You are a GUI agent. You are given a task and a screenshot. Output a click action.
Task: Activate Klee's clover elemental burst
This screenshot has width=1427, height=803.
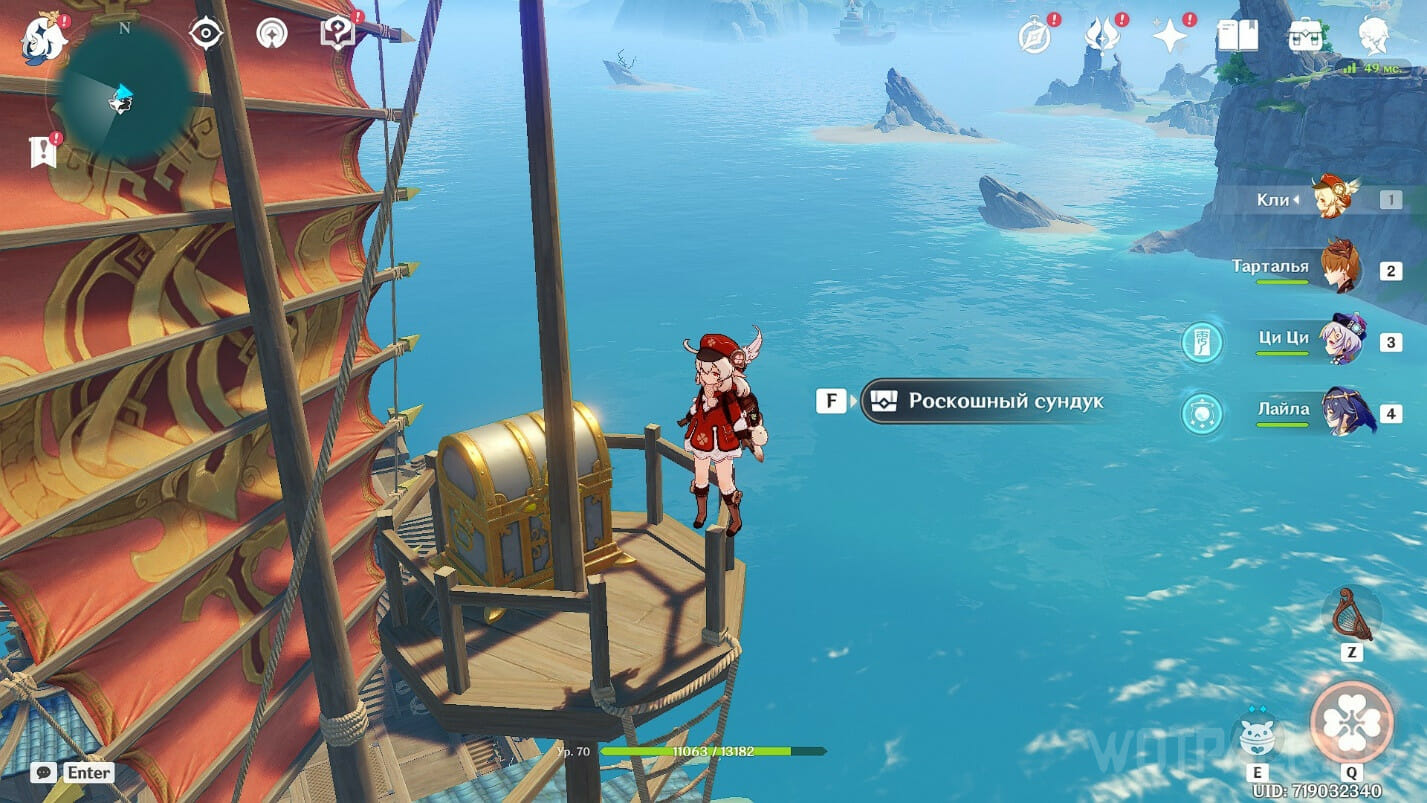pos(1351,722)
